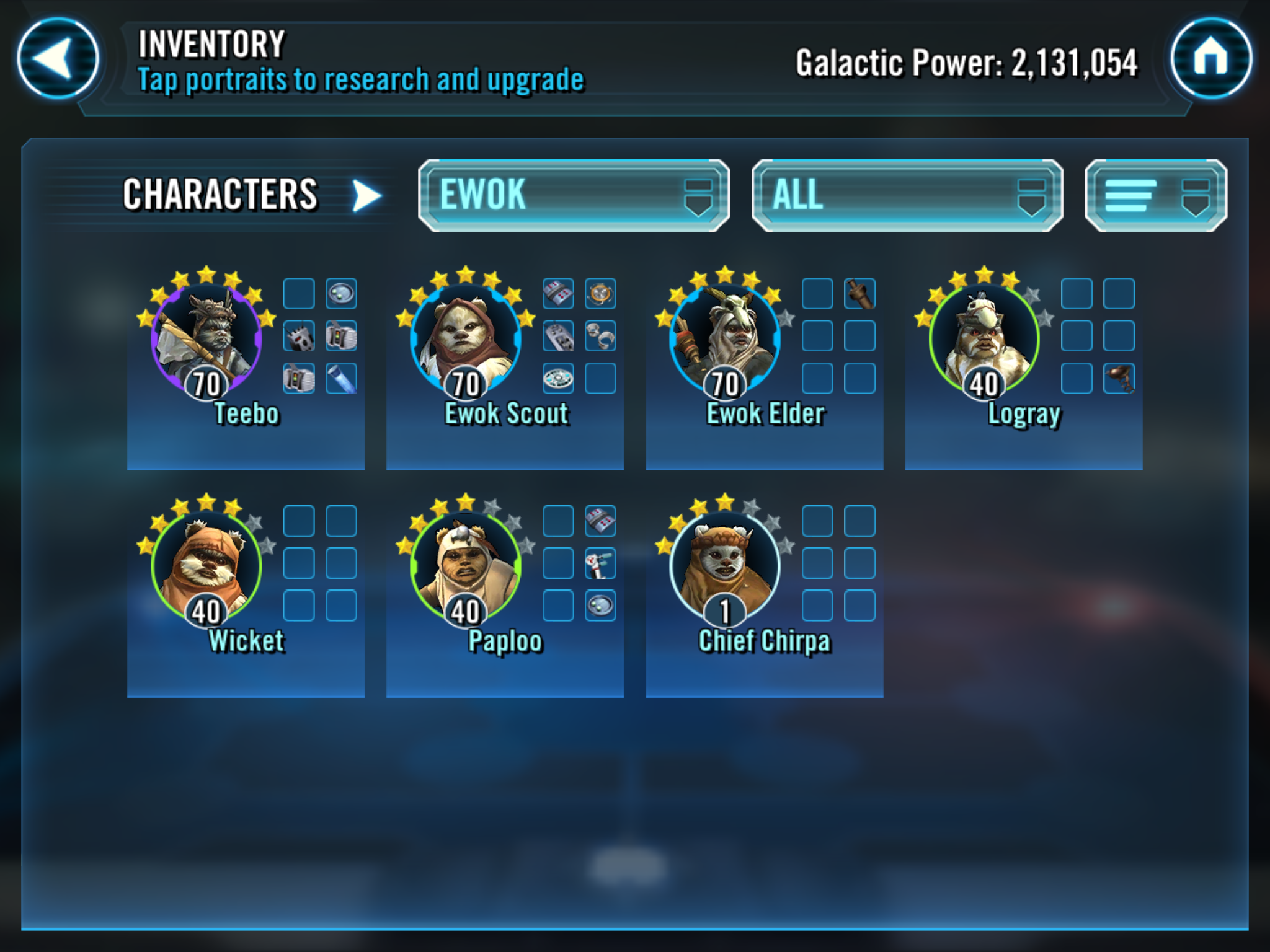Open the Ewok faction filter dropdown
Viewport: 1270px width, 952px height.
[x=574, y=195]
